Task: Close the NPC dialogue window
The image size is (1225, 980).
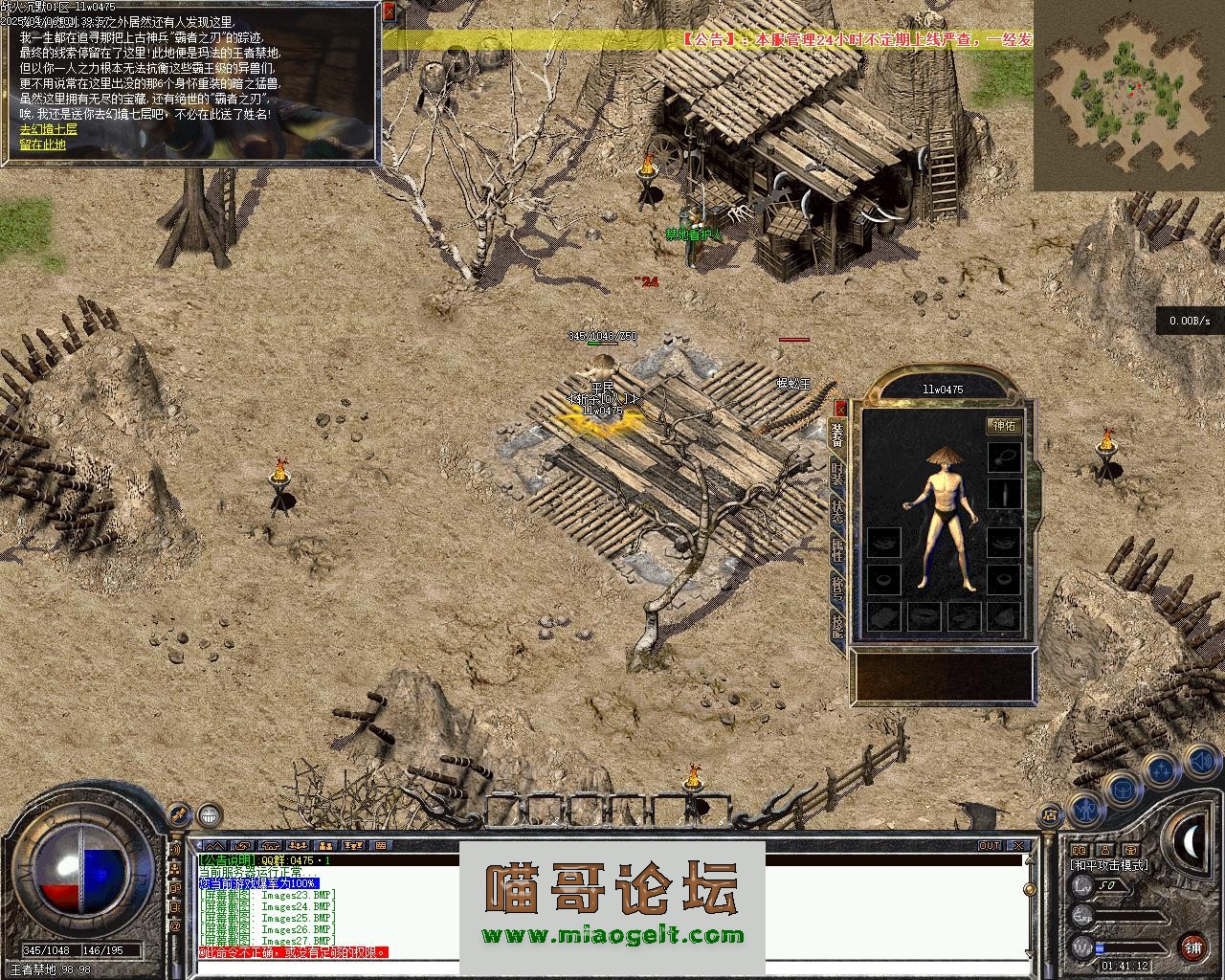Action: click(x=389, y=13)
